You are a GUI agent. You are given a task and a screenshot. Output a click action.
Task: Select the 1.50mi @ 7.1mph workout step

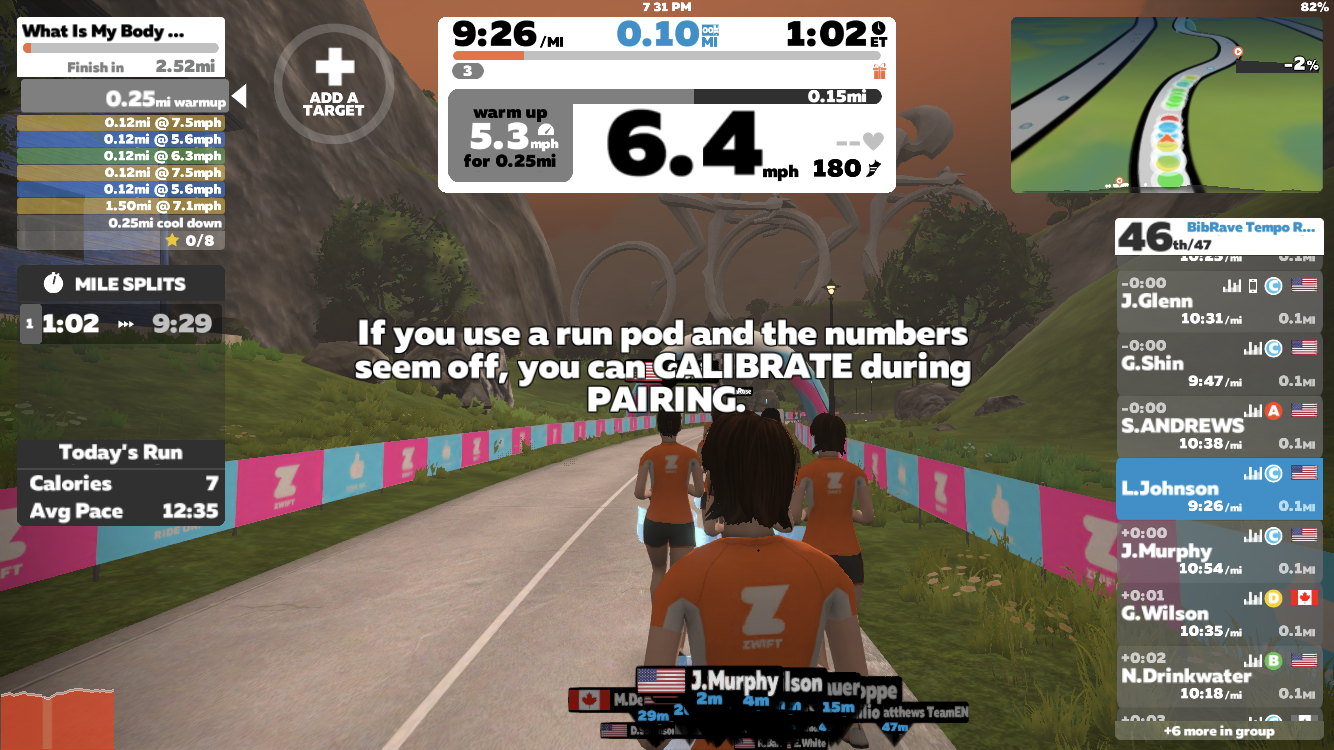coord(120,206)
